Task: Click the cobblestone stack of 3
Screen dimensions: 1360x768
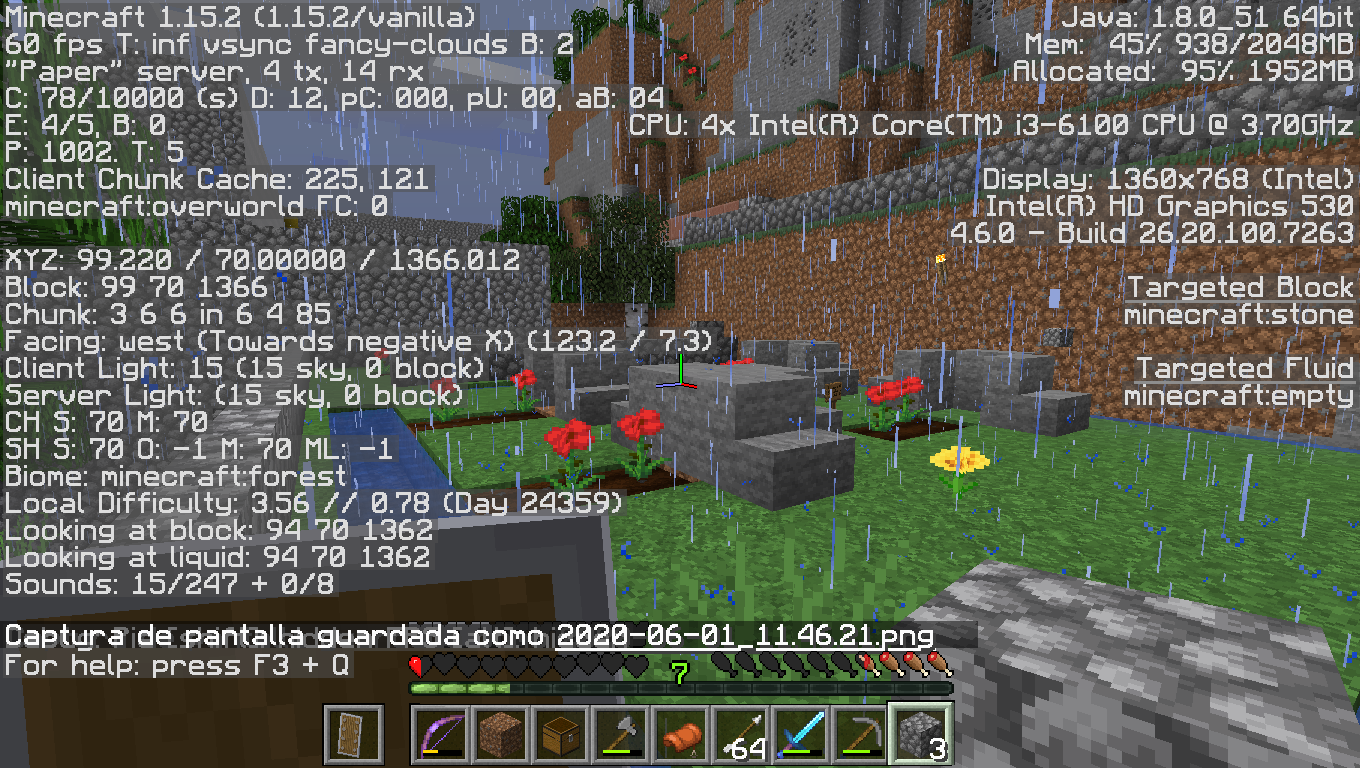Action: (920, 735)
